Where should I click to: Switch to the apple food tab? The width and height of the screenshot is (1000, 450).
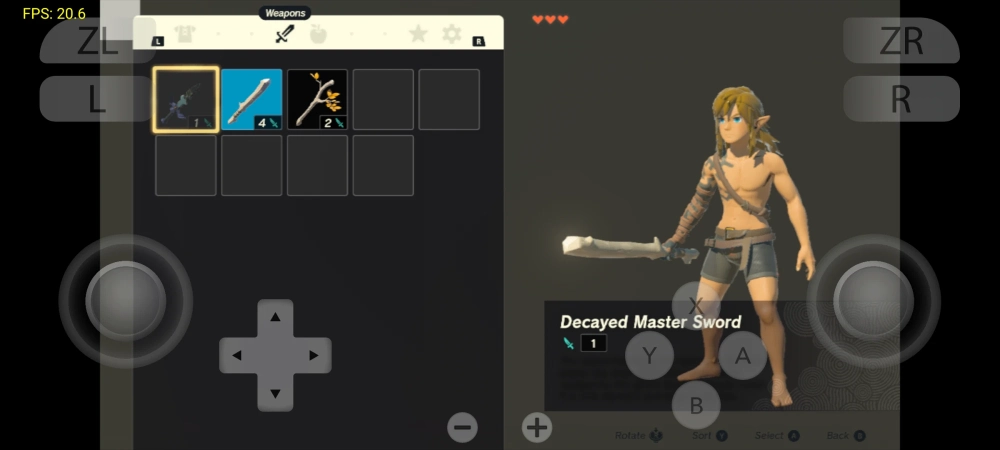click(318, 35)
